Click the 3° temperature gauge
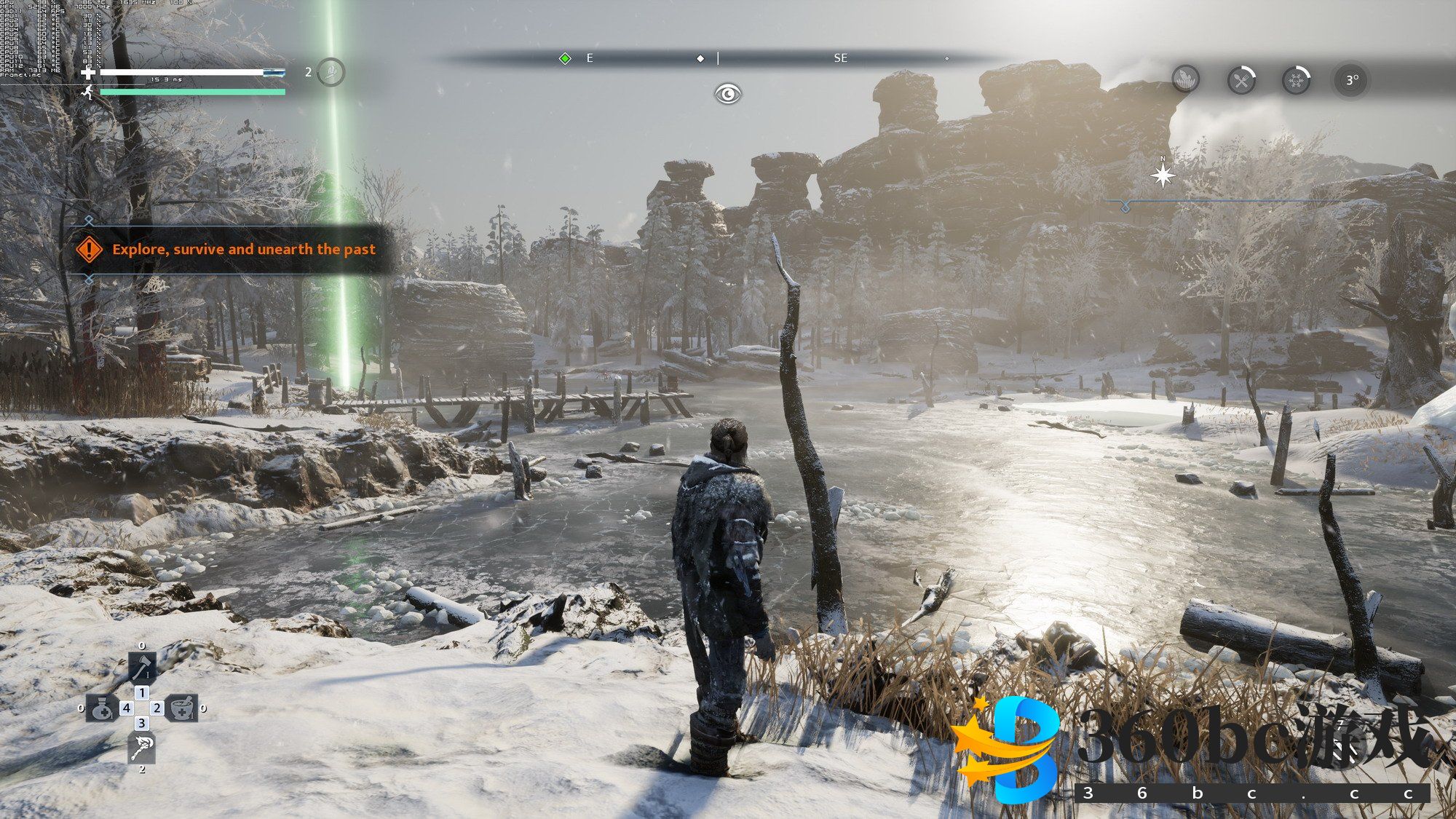Image resolution: width=1456 pixels, height=819 pixels. (x=1351, y=80)
